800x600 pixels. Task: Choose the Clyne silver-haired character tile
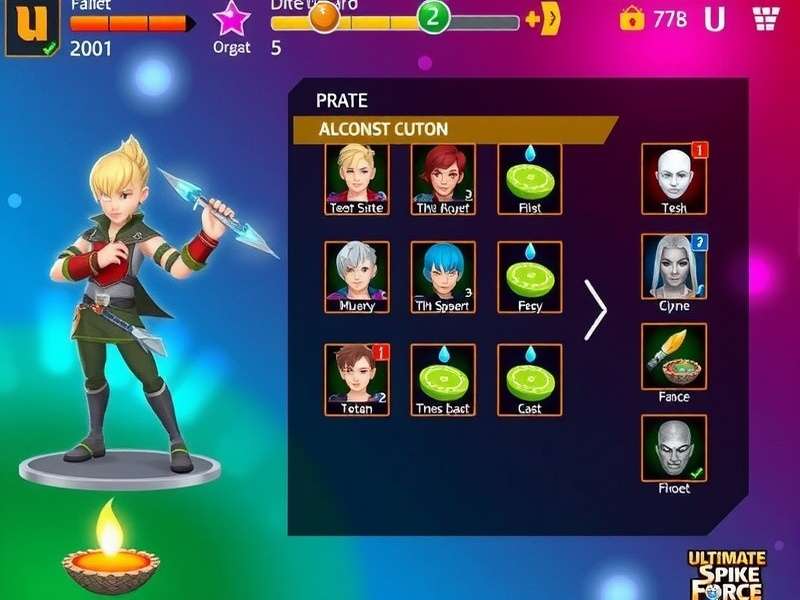[673, 266]
